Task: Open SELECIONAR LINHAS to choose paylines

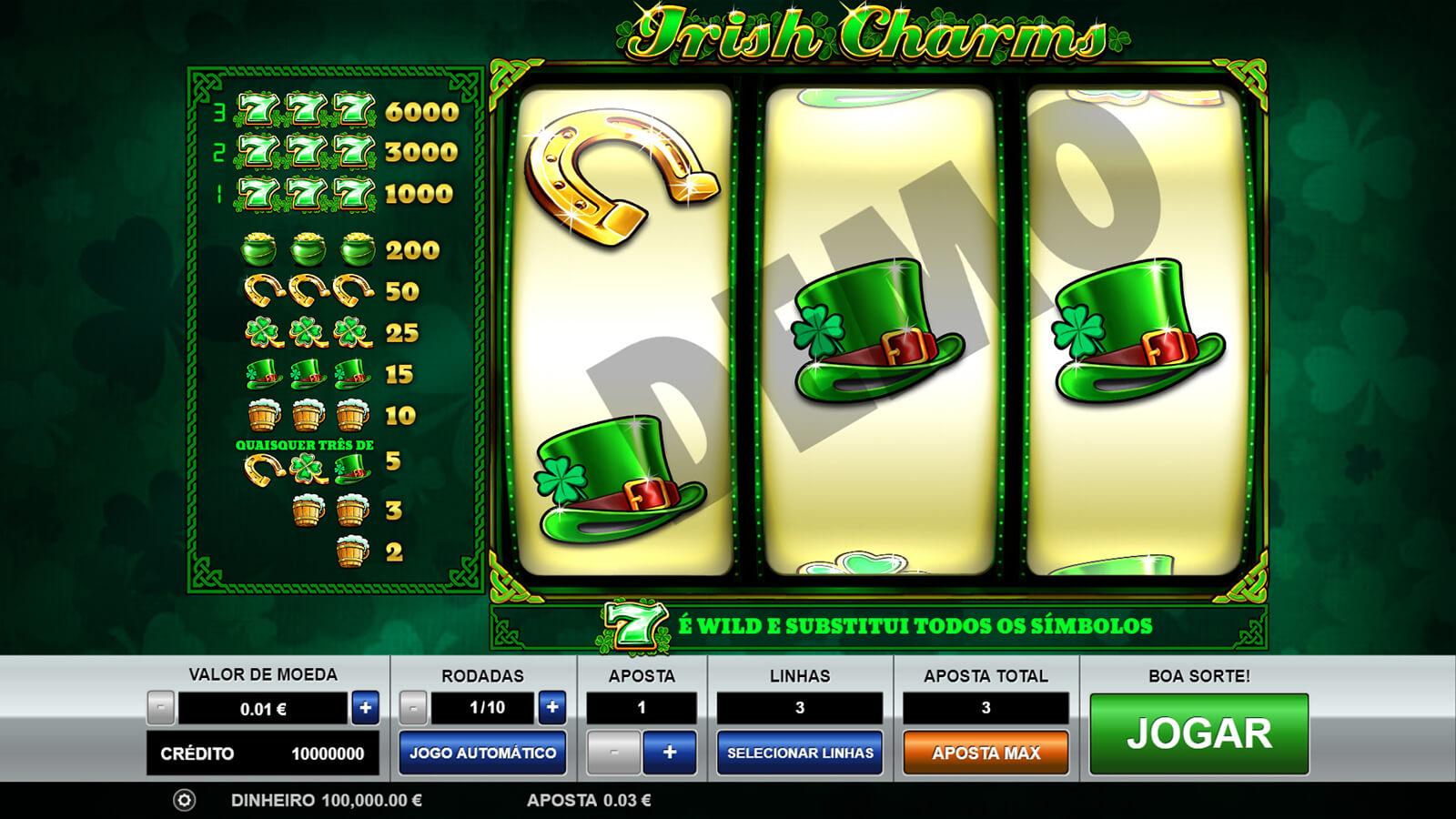Action: pos(800,753)
